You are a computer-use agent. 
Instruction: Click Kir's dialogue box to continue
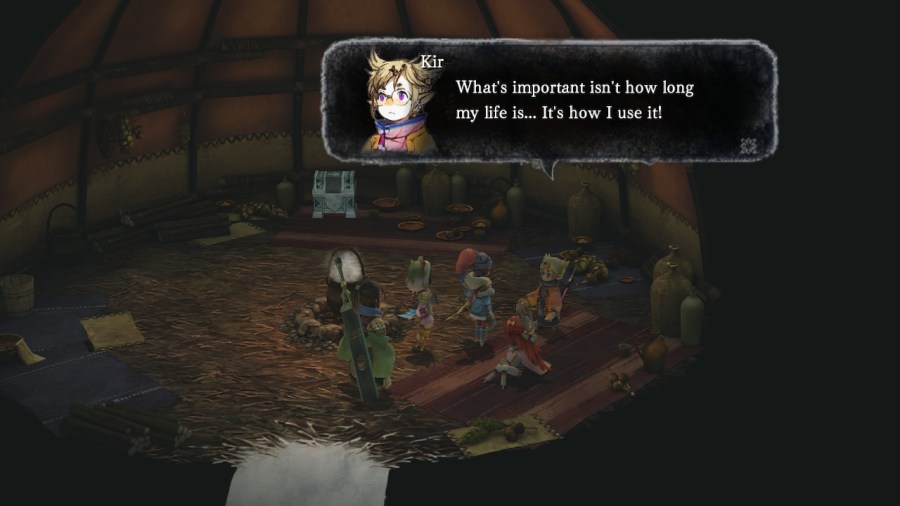(575, 100)
